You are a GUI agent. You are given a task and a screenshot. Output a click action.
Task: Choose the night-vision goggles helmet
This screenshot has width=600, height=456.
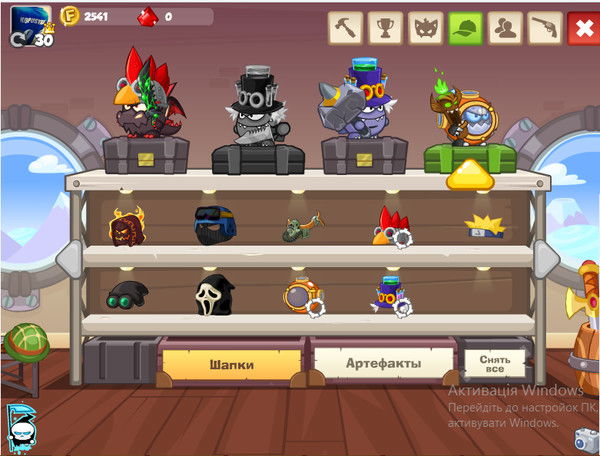pyautogui.click(x=127, y=293)
